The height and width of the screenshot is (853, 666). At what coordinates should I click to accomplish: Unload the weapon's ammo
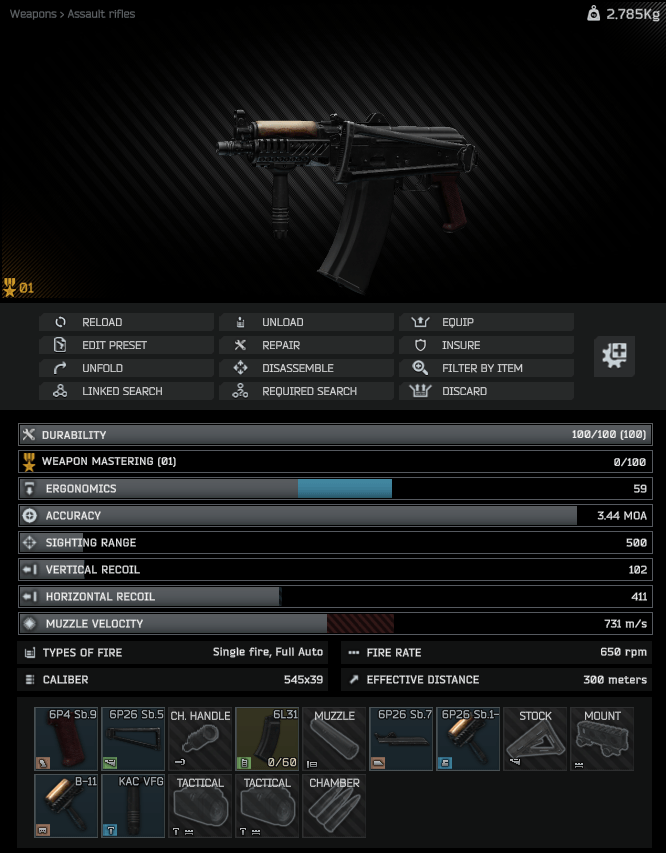(x=306, y=322)
